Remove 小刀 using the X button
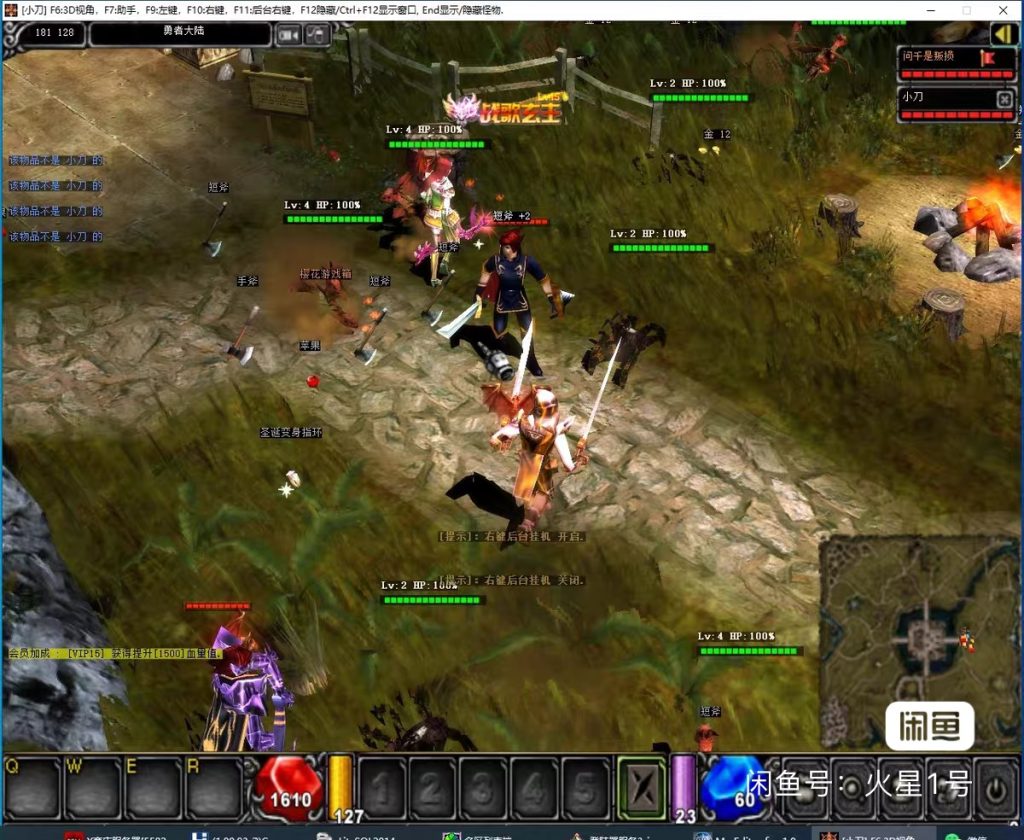 tap(1004, 98)
